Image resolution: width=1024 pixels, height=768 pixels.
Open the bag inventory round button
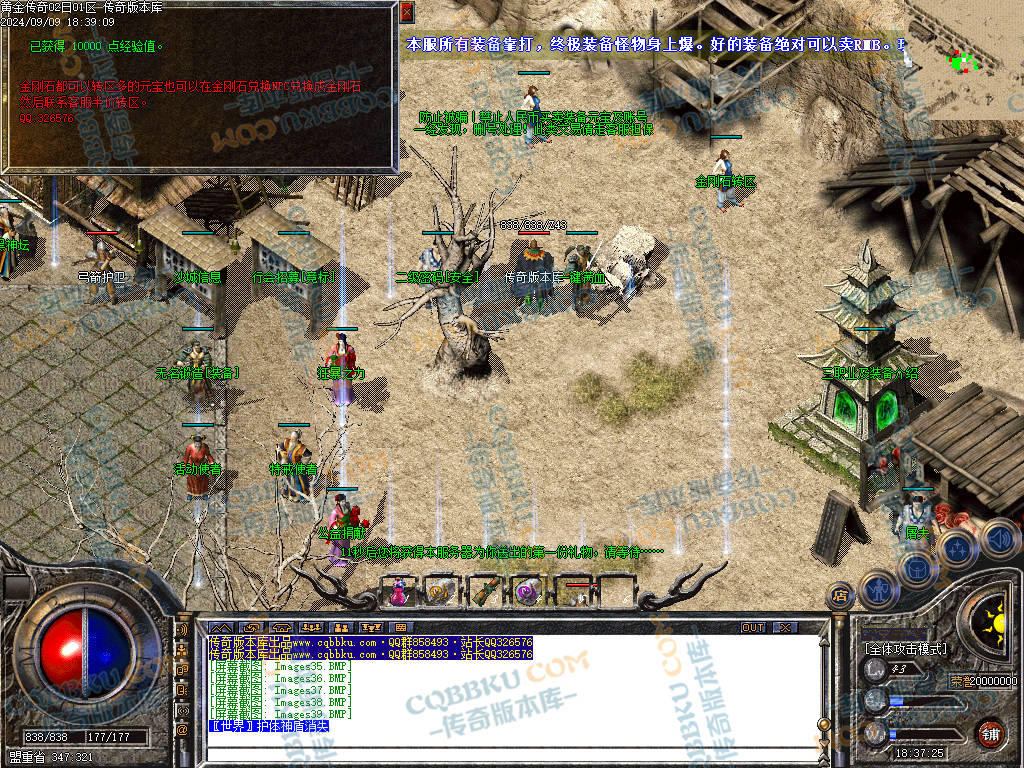point(917,567)
